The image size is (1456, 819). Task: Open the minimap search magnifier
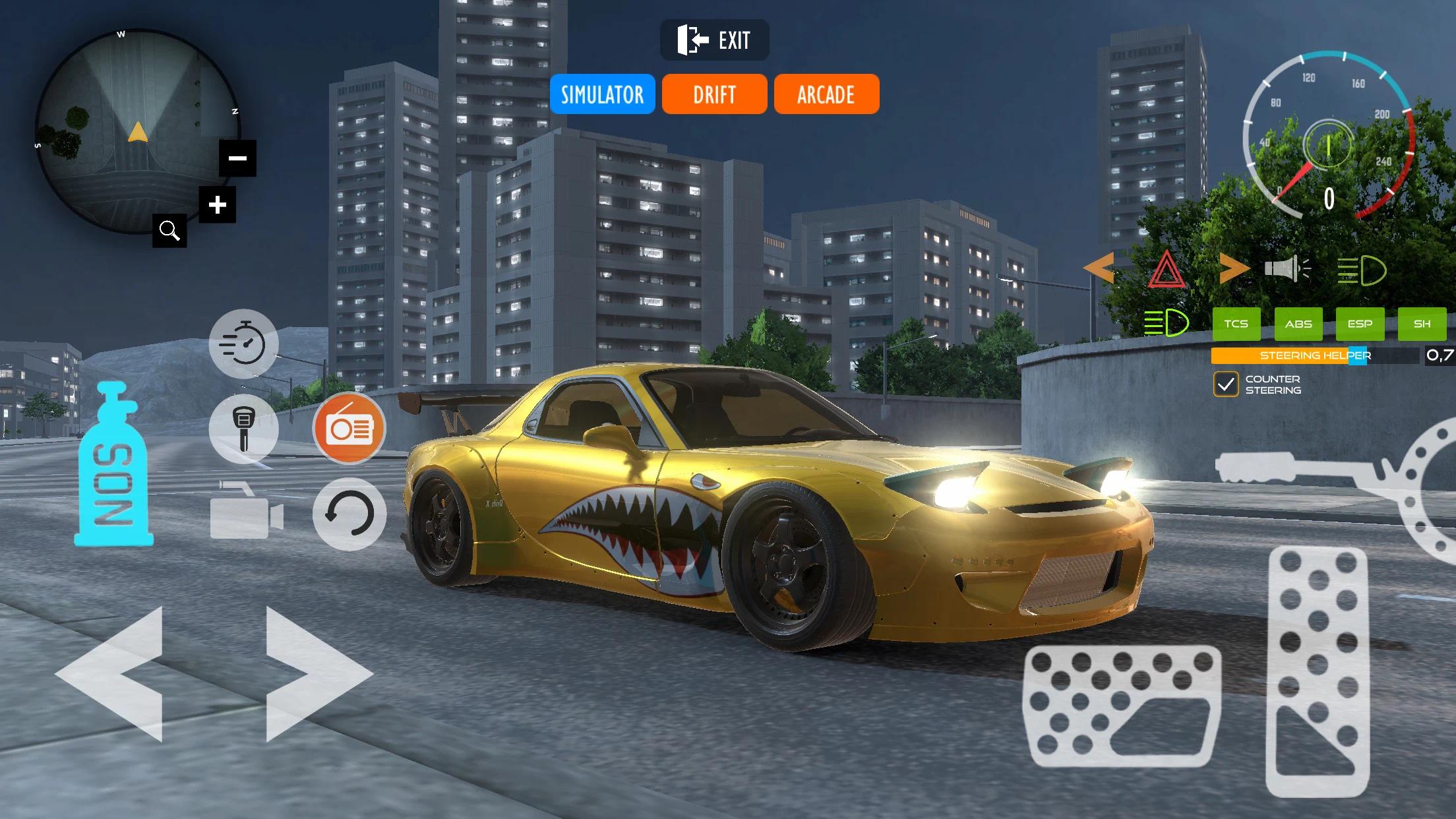pos(170,230)
